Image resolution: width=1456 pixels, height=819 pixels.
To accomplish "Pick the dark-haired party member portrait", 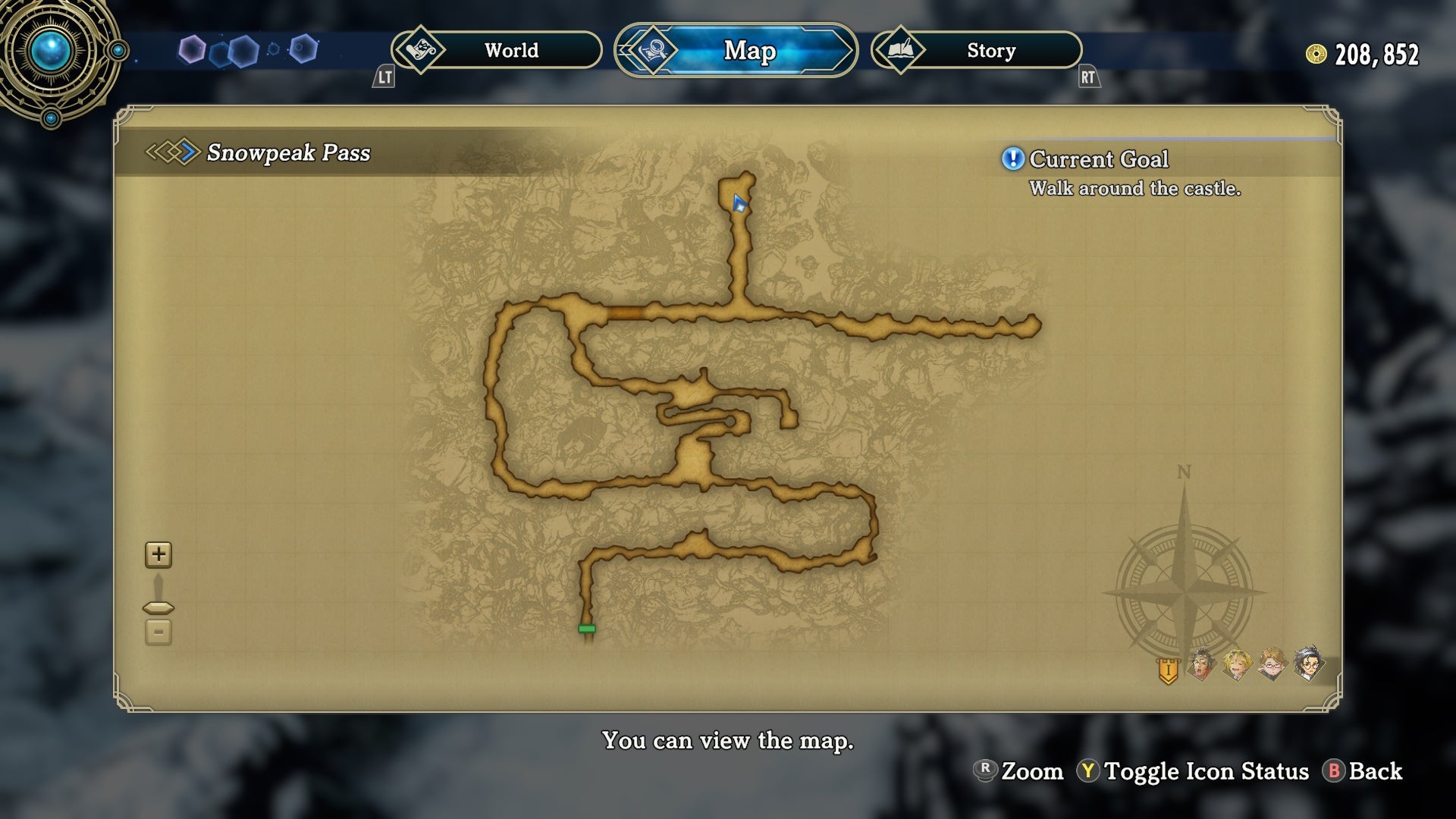I will tap(1308, 665).
